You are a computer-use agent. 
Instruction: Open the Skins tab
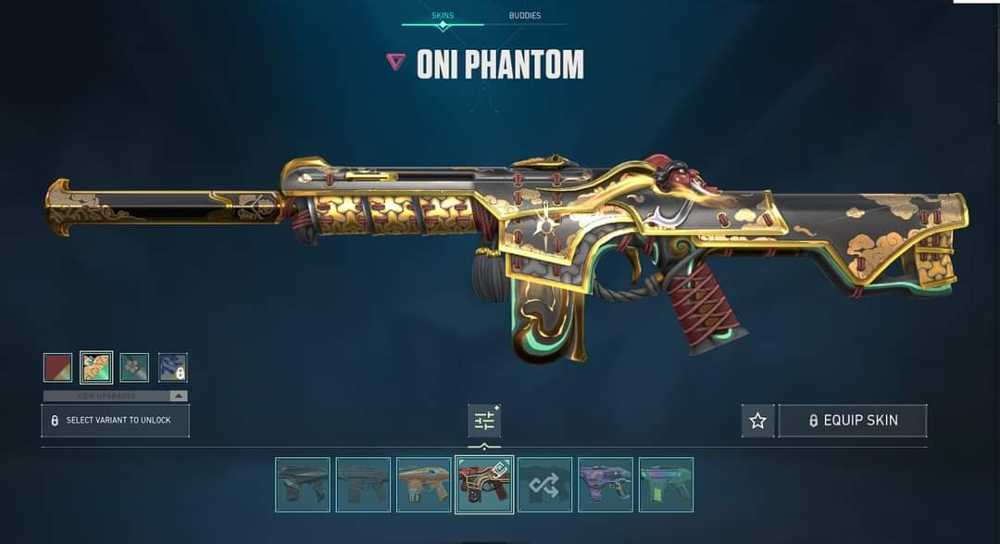pos(442,16)
